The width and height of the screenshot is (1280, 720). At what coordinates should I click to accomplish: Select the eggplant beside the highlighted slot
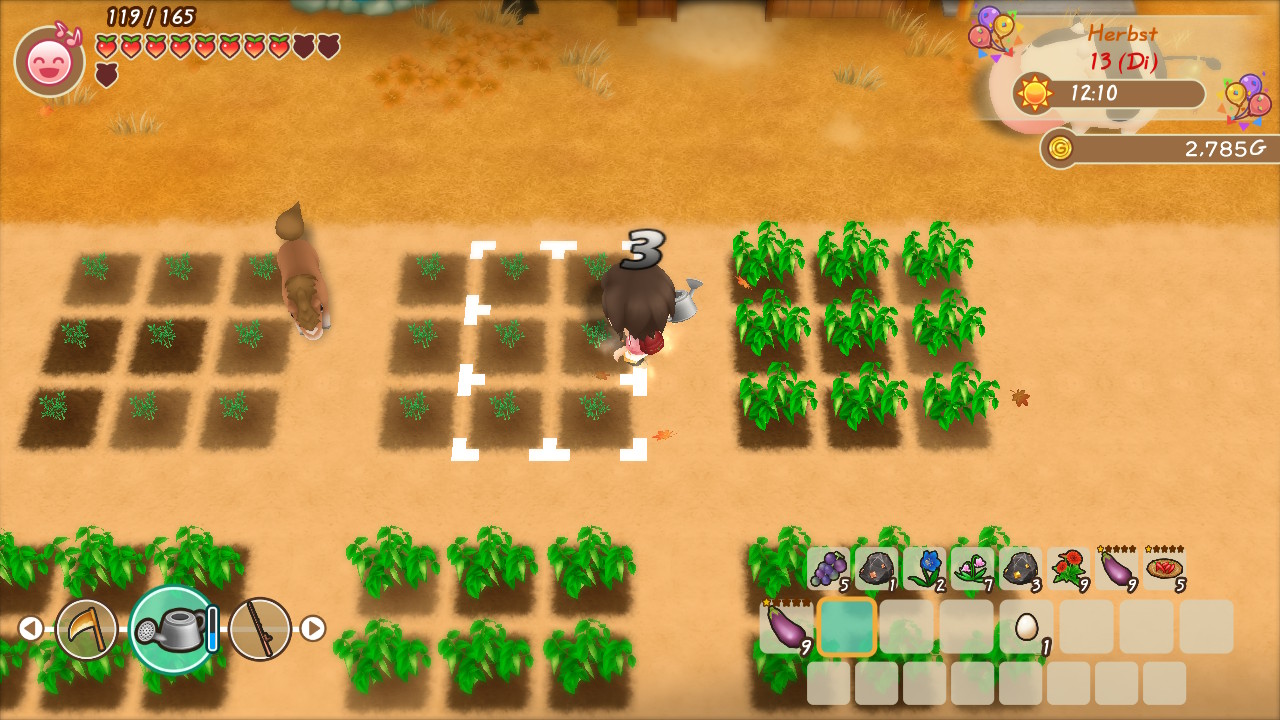tap(787, 627)
